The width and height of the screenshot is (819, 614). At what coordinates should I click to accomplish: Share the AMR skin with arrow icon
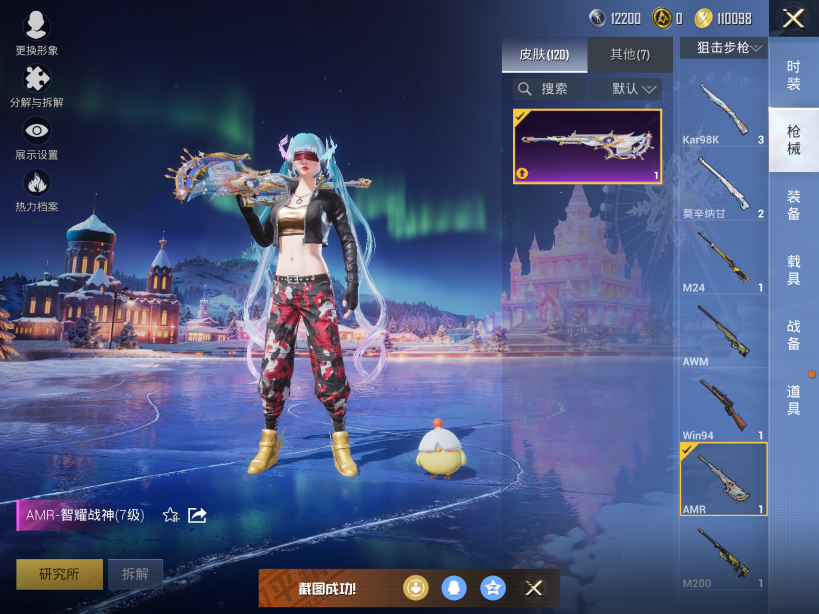click(198, 515)
